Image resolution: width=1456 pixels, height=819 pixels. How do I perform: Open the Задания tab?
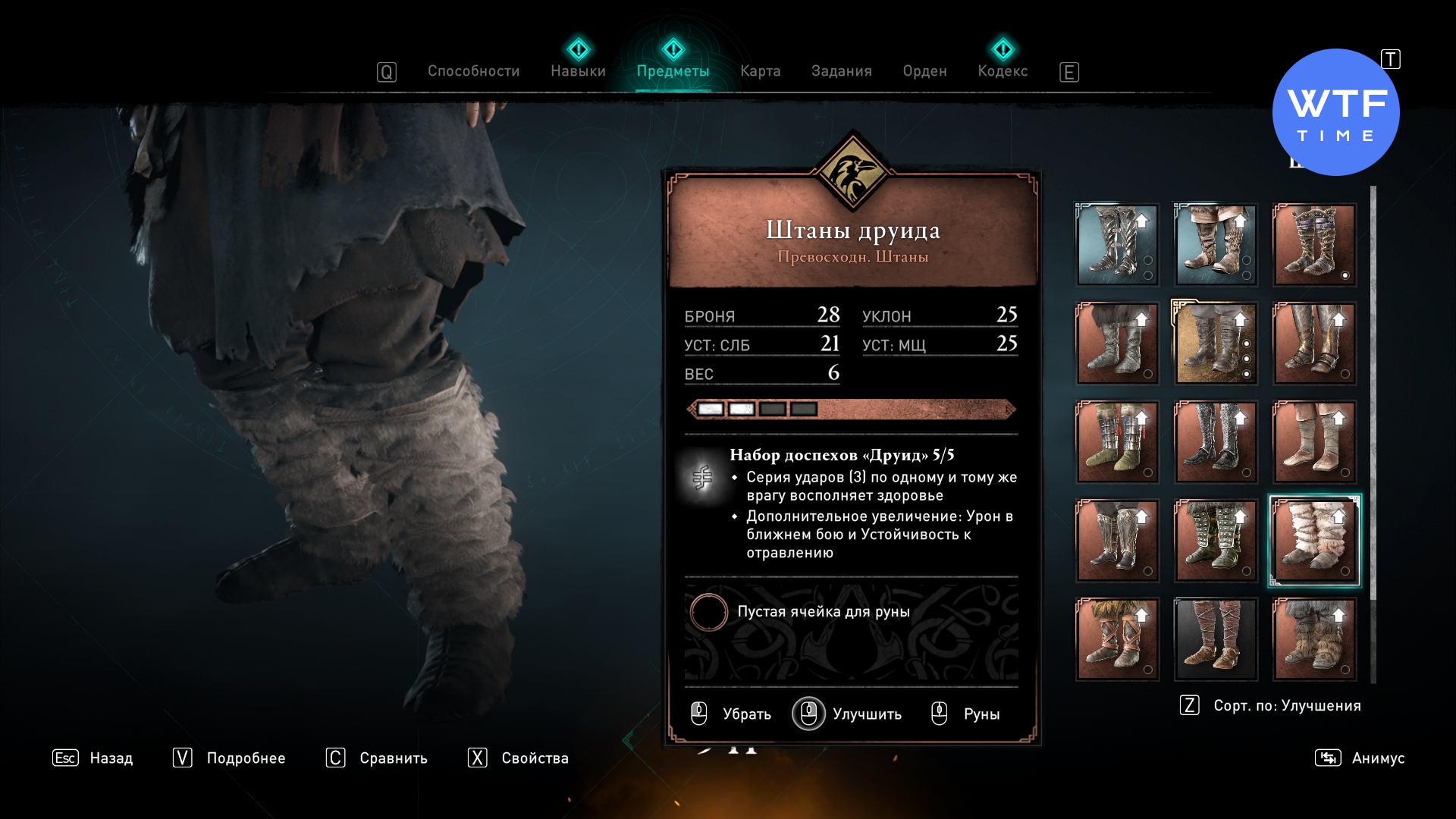(x=841, y=71)
